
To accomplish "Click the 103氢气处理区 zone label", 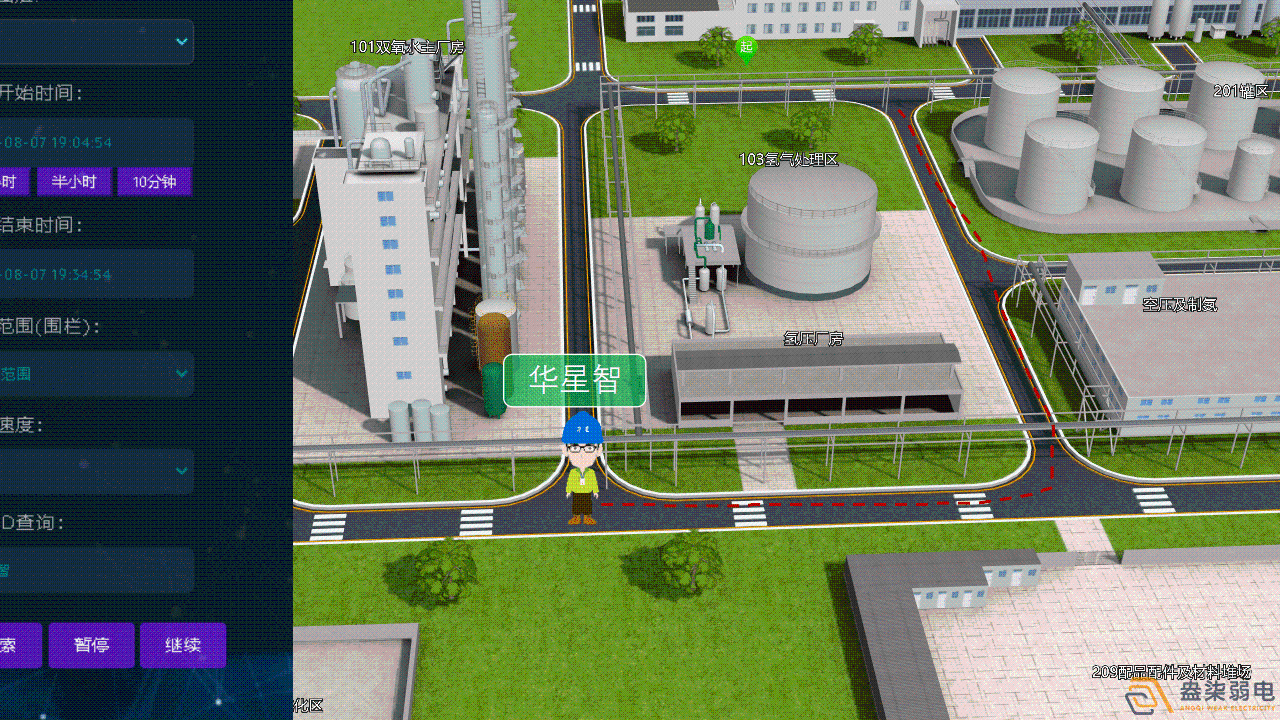I will (x=789, y=158).
